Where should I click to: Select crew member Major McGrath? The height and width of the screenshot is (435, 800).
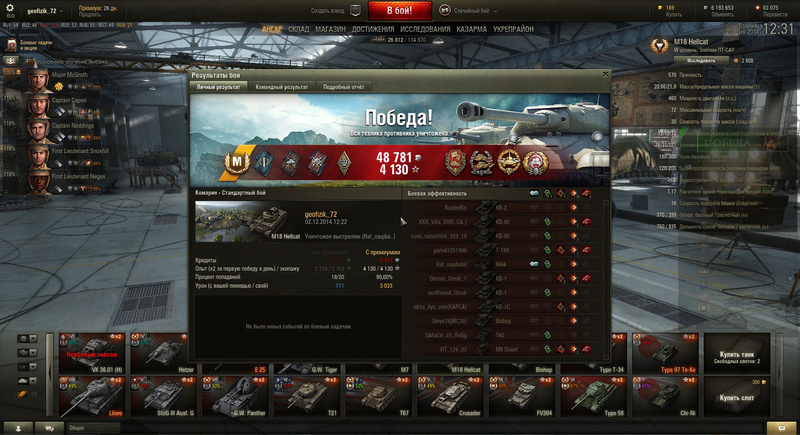click(x=62, y=78)
